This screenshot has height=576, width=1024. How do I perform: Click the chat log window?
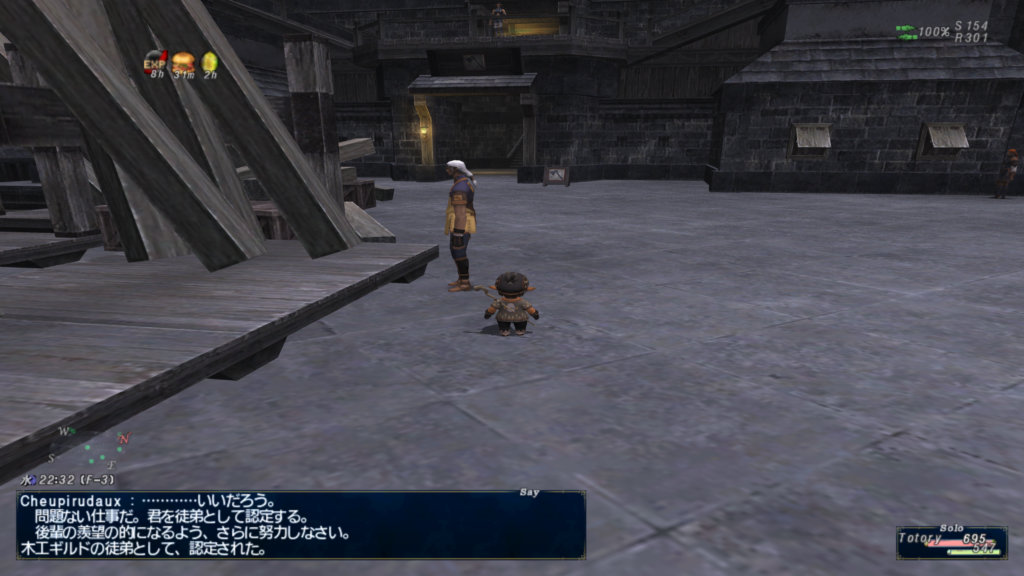coord(300,525)
